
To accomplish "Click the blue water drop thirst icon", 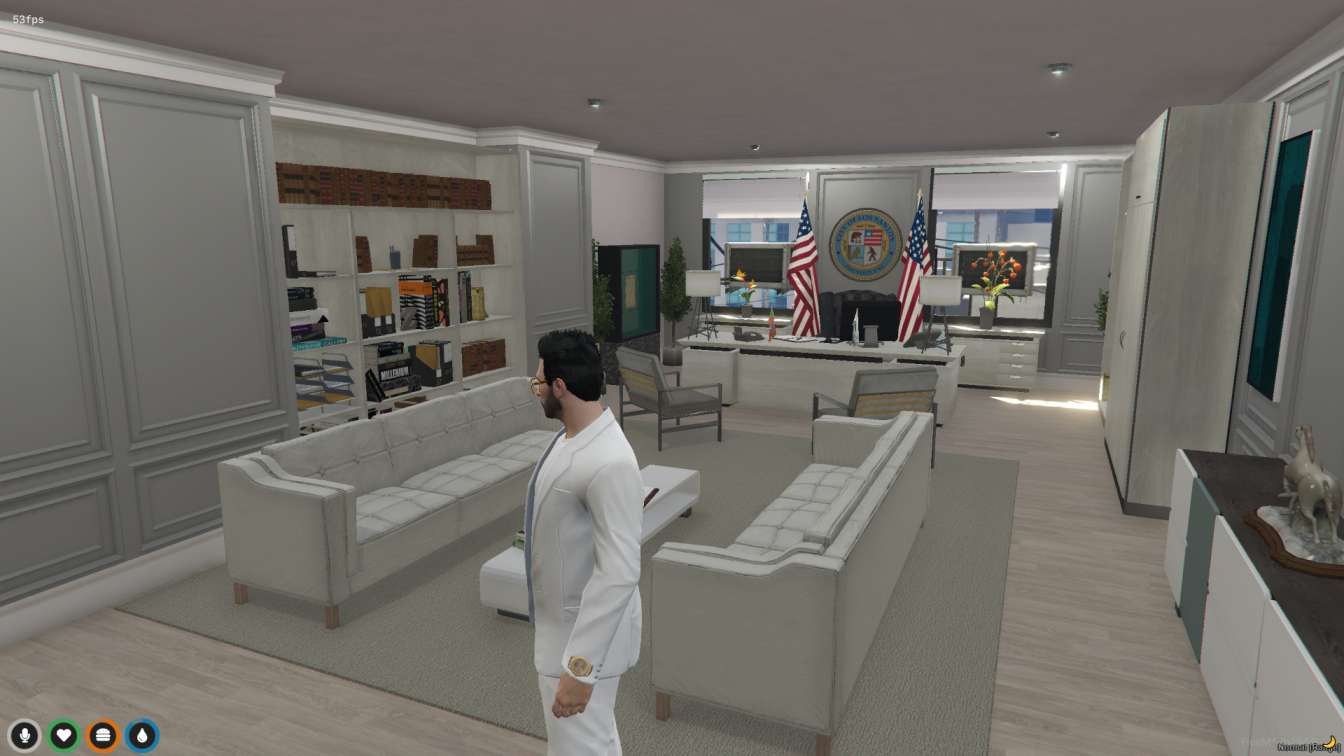I will coord(141,733).
